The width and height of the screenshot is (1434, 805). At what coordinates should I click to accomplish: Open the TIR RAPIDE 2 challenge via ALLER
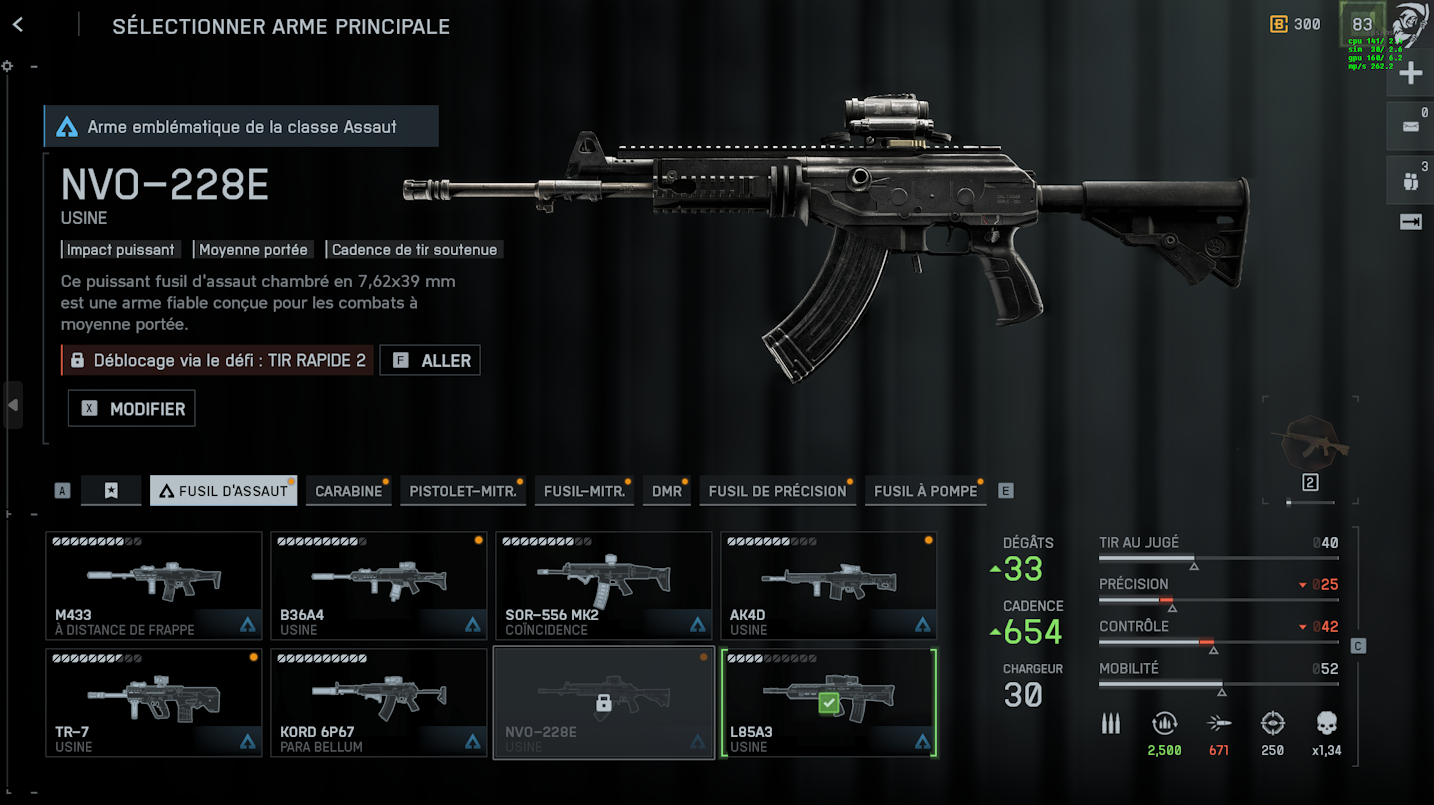click(x=431, y=360)
